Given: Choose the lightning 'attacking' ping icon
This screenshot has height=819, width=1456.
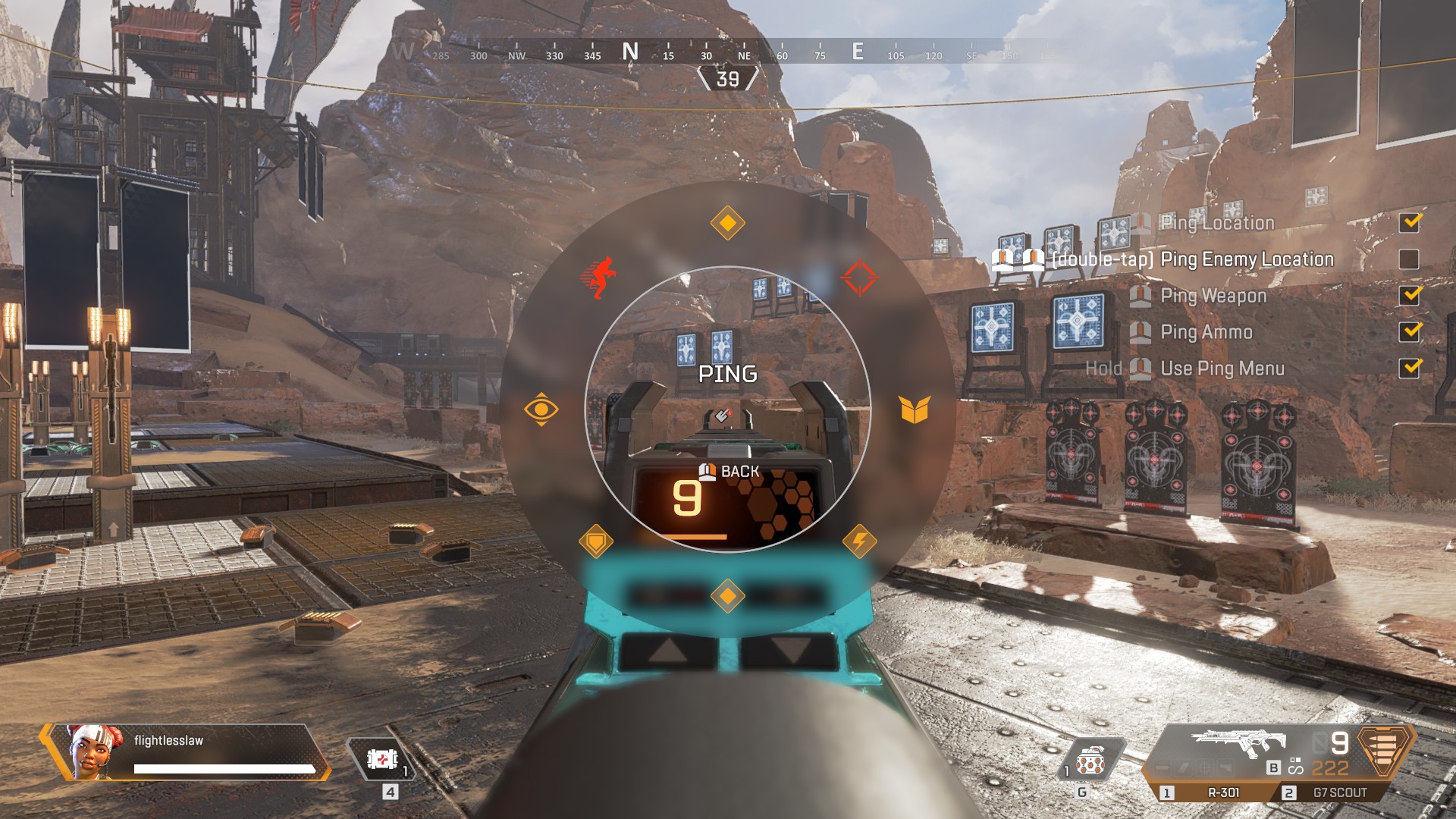Looking at the screenshot, I should [859, 540].
